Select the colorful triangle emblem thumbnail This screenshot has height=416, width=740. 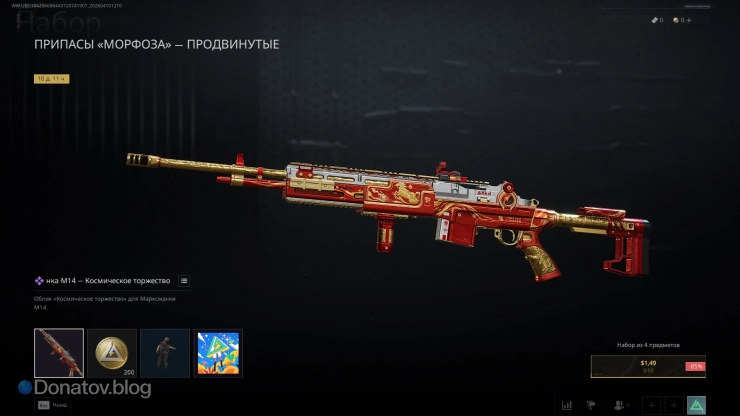click(x=217, y=353)
